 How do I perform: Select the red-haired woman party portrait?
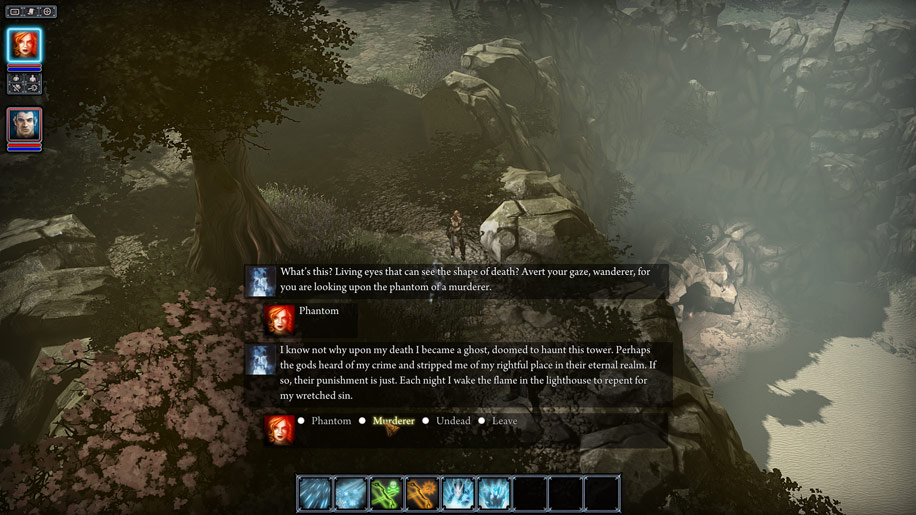(x=24, y=45)
